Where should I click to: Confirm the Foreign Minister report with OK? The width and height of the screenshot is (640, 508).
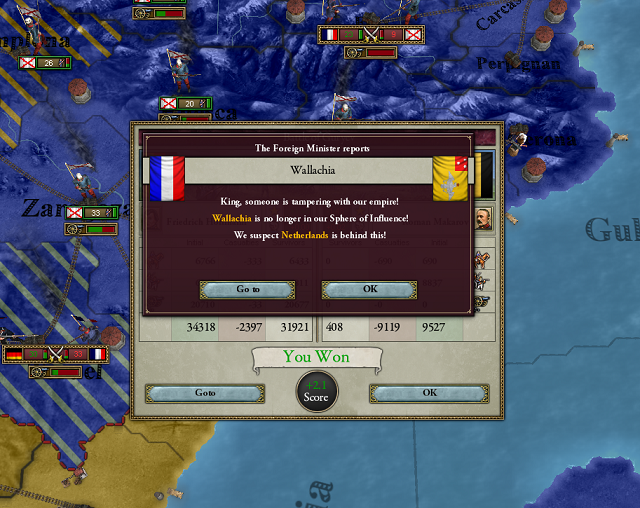coord(369,289)
